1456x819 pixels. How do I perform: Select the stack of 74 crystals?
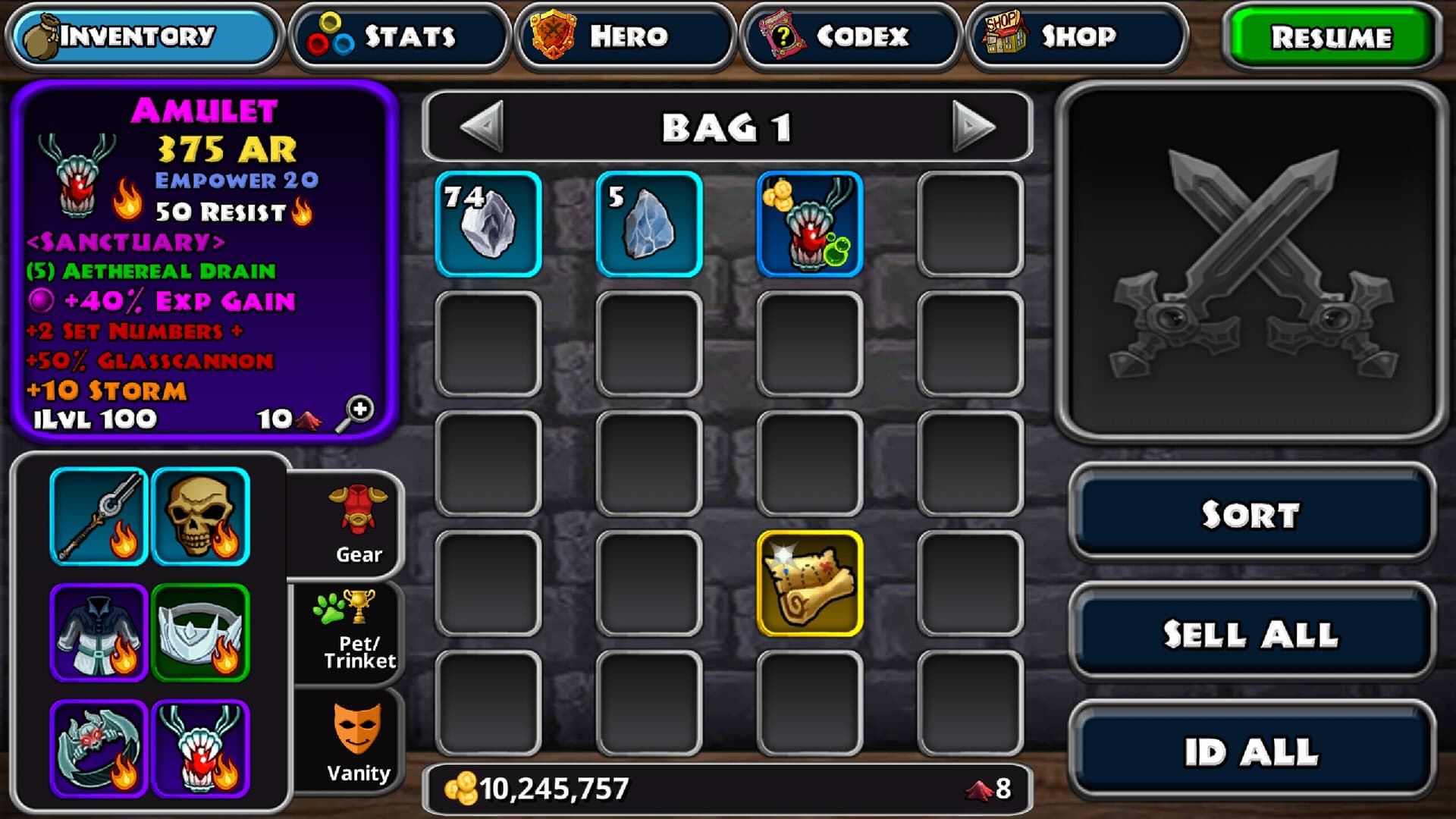(488, 224)
